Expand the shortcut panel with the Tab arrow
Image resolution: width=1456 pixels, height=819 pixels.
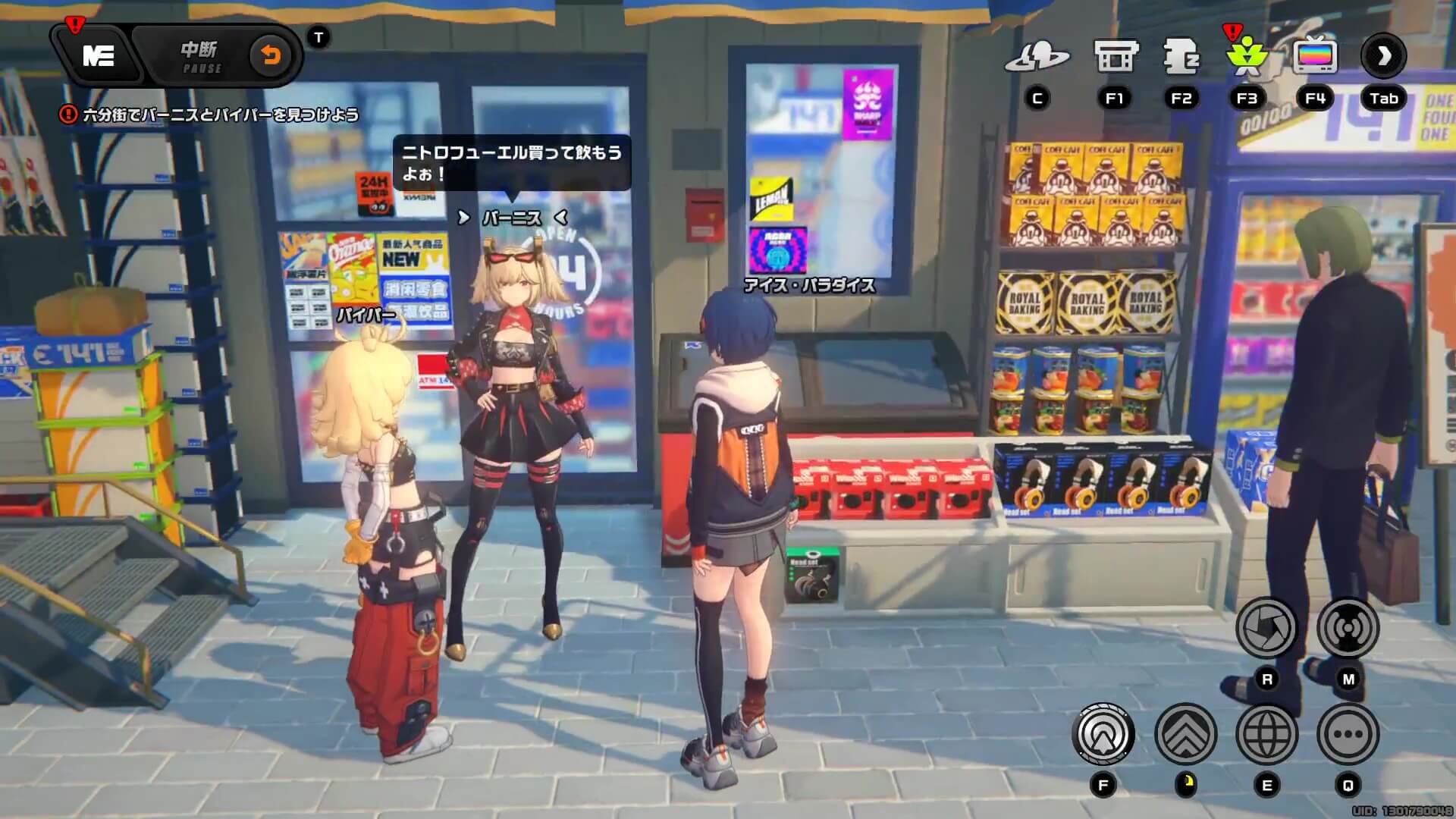pyautogui.click(x=1385, y=55)
